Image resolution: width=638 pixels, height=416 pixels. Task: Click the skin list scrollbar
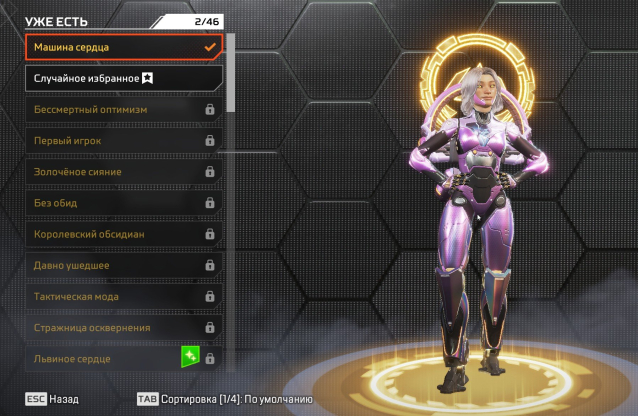coord(232,72)
